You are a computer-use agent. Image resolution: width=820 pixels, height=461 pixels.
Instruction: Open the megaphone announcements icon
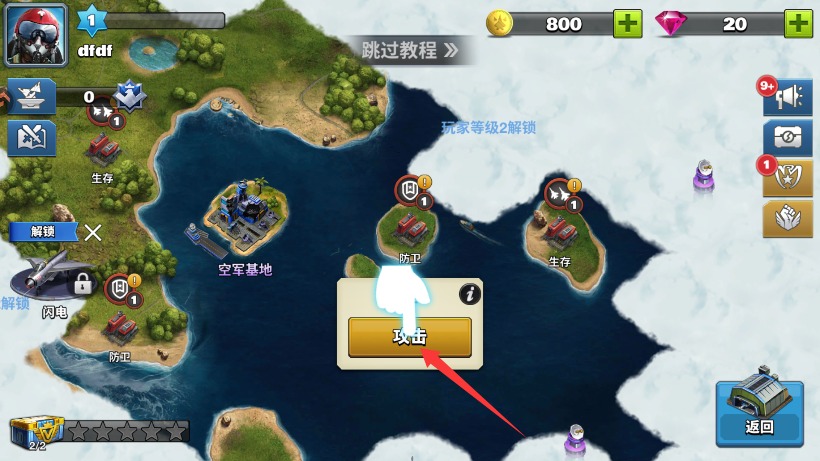point(787,97)
